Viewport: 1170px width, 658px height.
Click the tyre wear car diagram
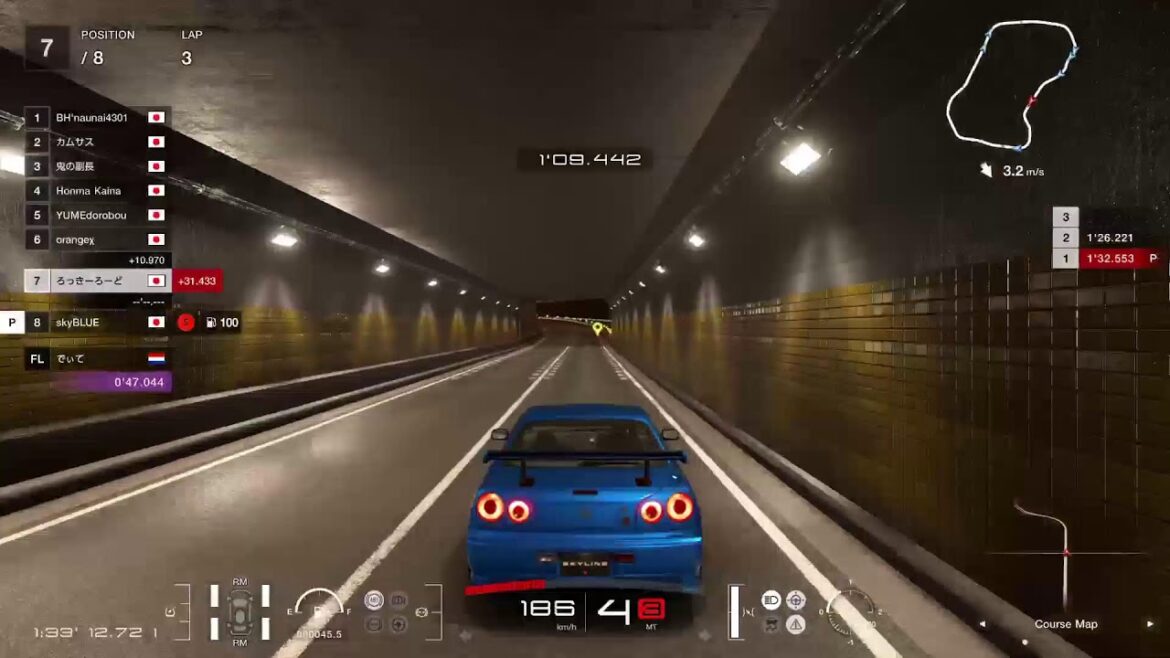240,611
